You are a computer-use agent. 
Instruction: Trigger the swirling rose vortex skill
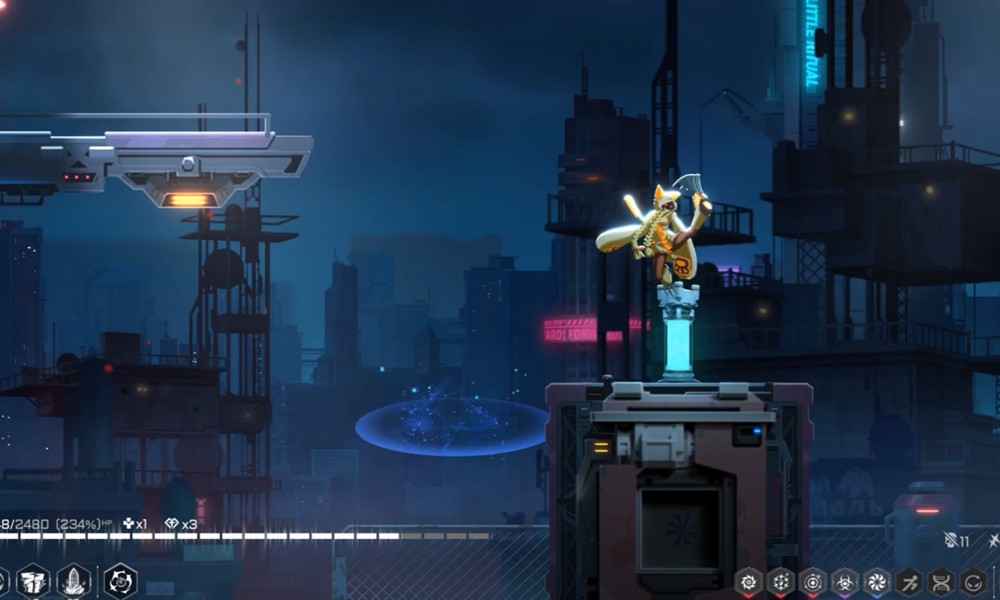120,581
